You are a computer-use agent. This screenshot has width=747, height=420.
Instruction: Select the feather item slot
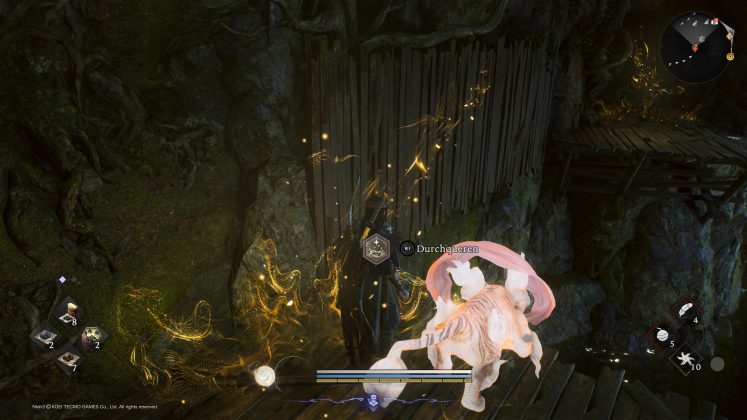684,311
